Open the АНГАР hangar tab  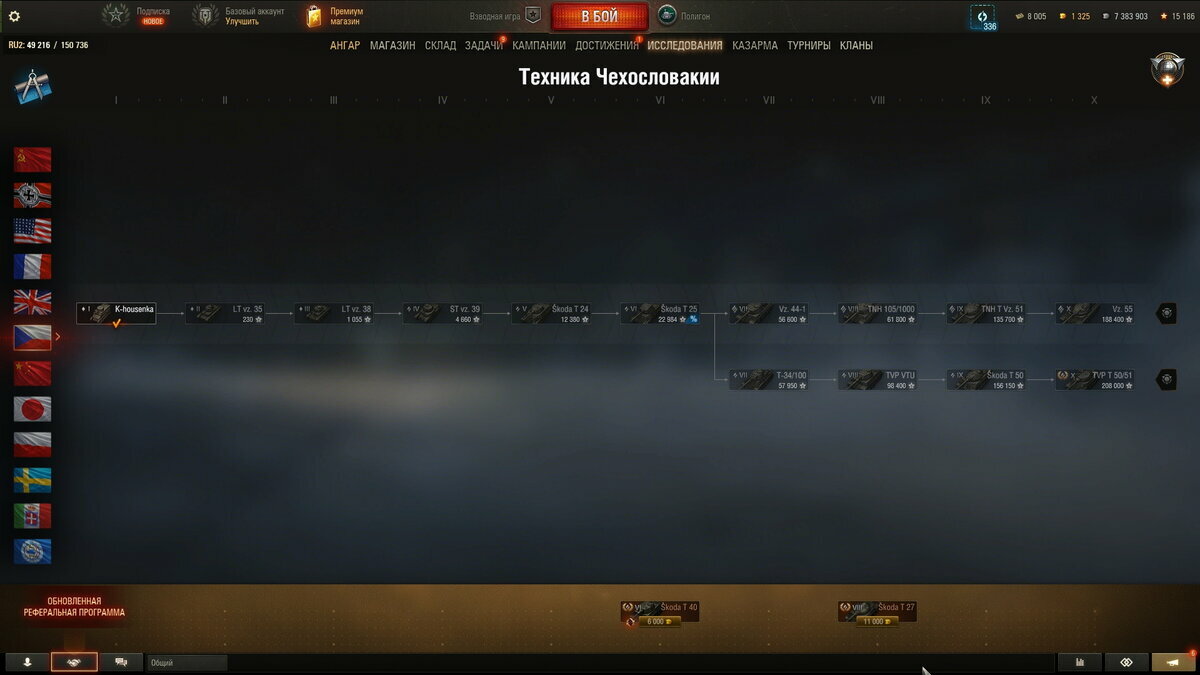coord(345,45)
